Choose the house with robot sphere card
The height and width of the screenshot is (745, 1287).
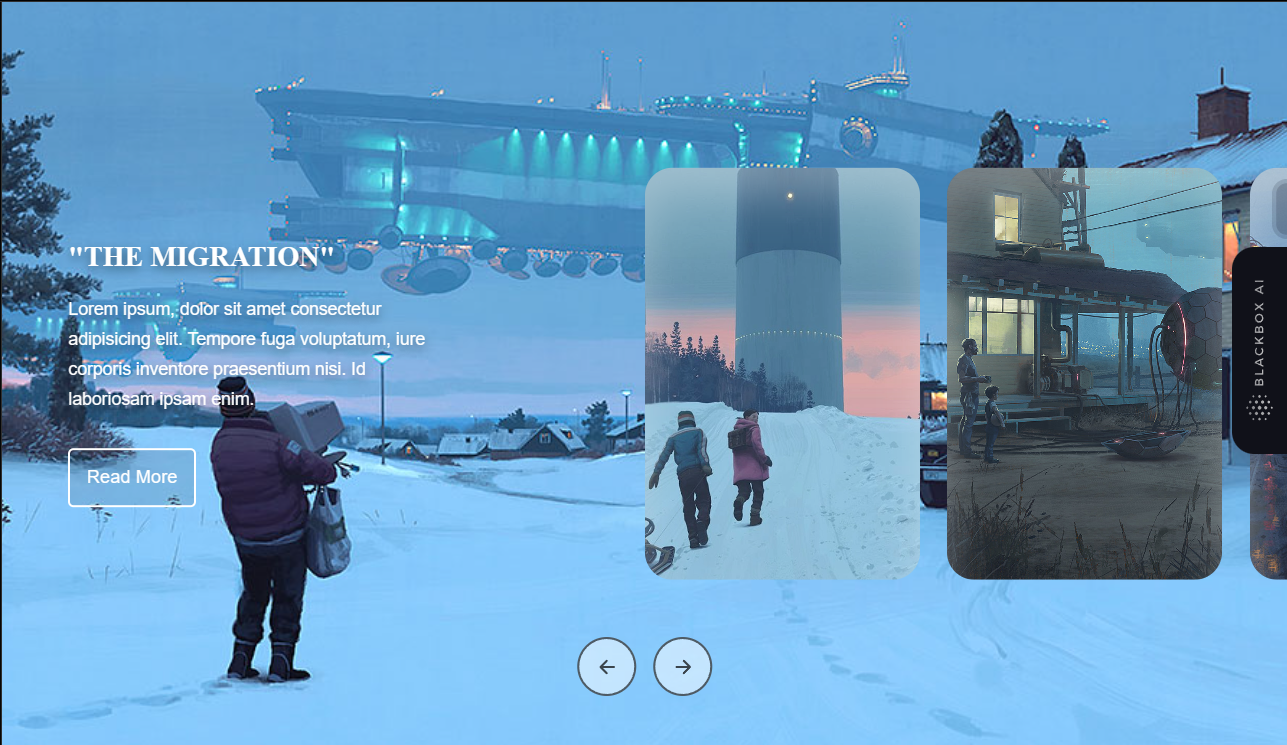pyautogui.click(x=1084, y=373)
